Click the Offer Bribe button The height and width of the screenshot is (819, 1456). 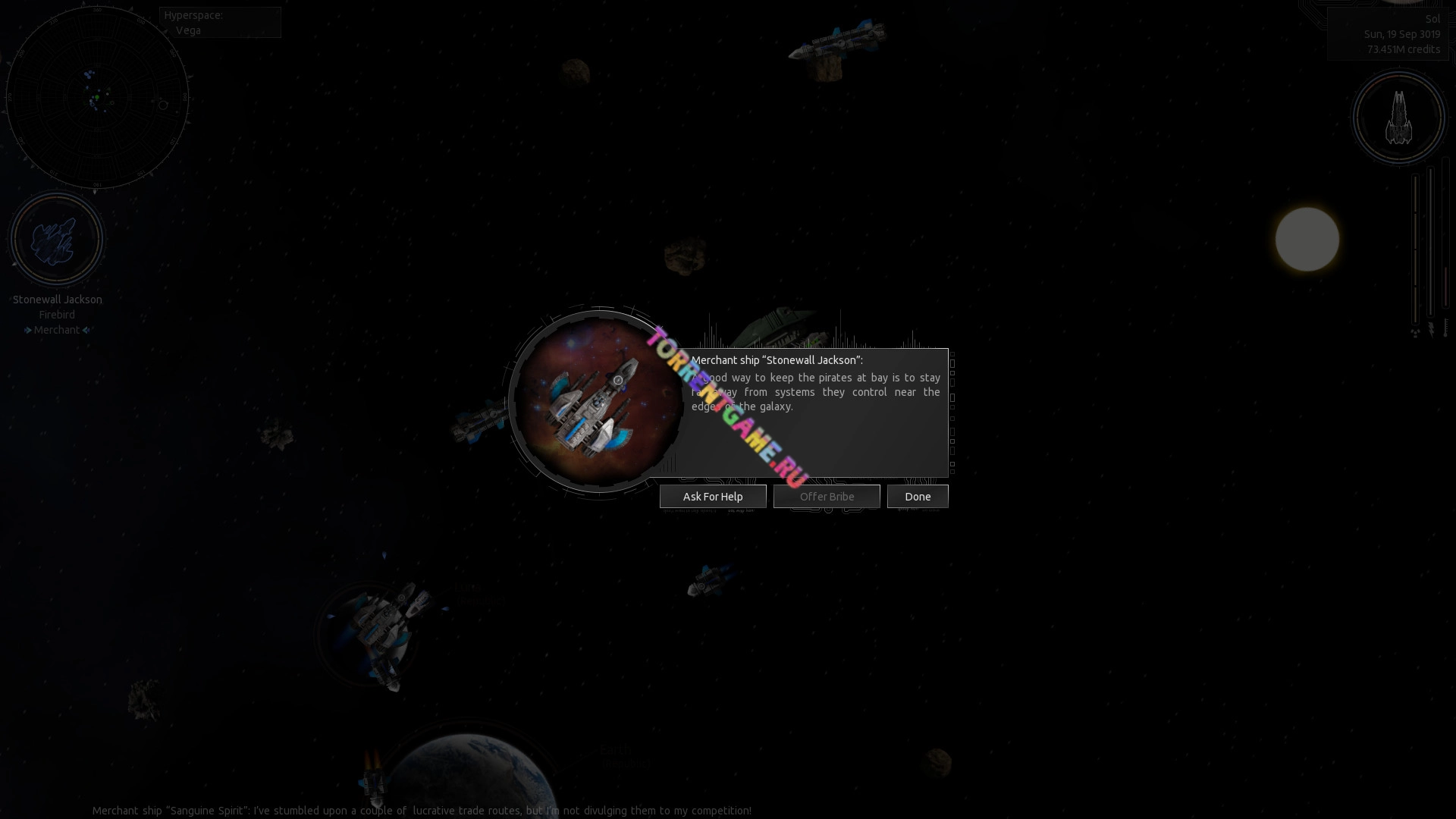(827, 497)
